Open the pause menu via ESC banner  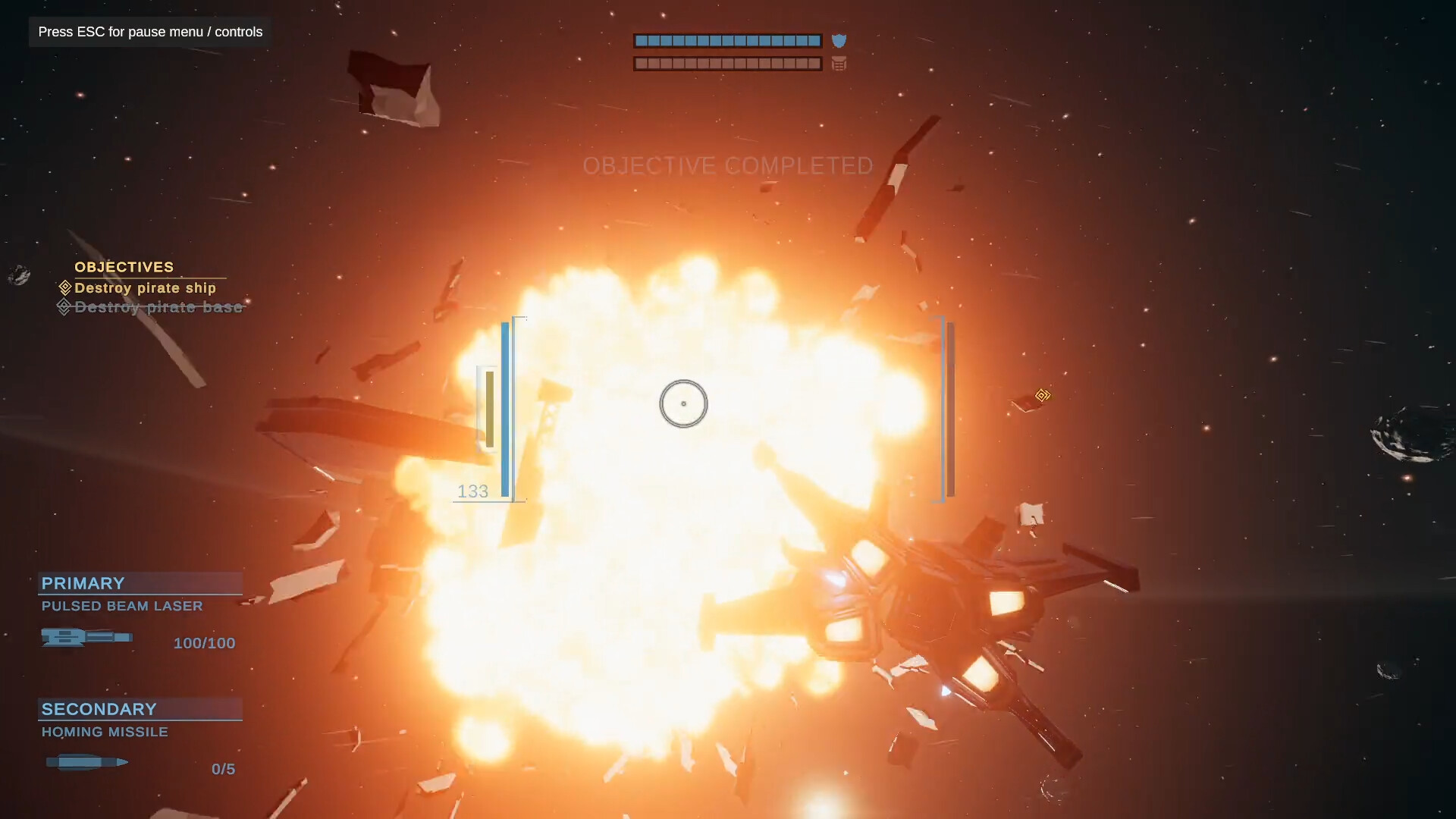[149, 32]
